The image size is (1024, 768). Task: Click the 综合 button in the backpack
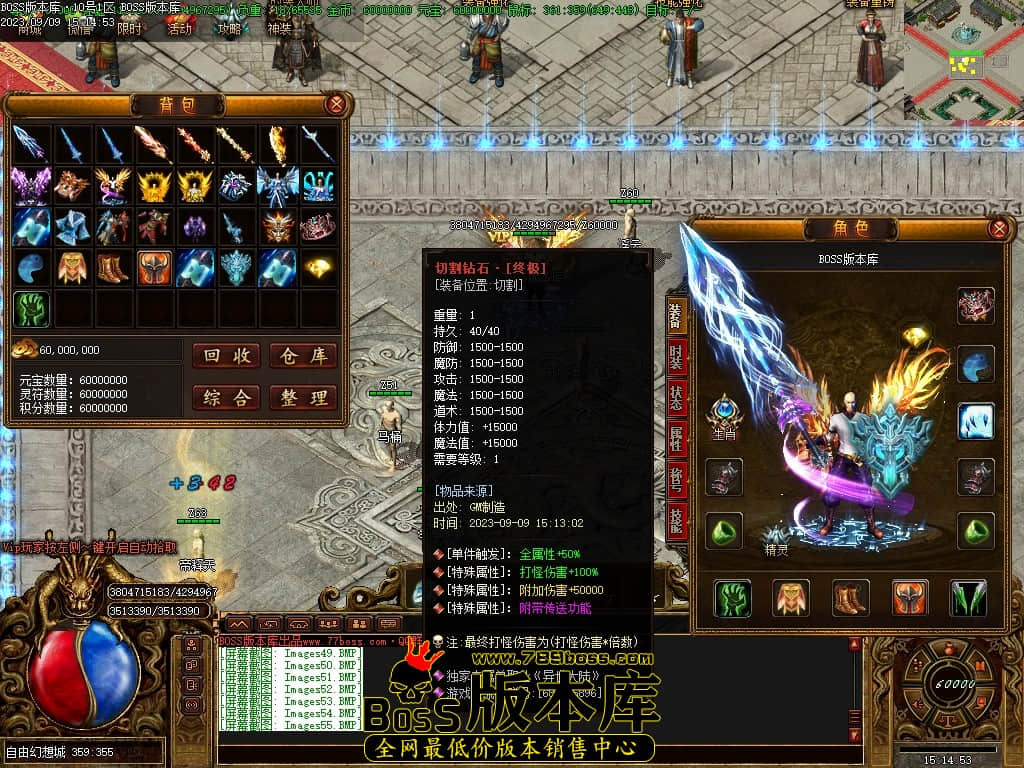click(x=226, y=397)
